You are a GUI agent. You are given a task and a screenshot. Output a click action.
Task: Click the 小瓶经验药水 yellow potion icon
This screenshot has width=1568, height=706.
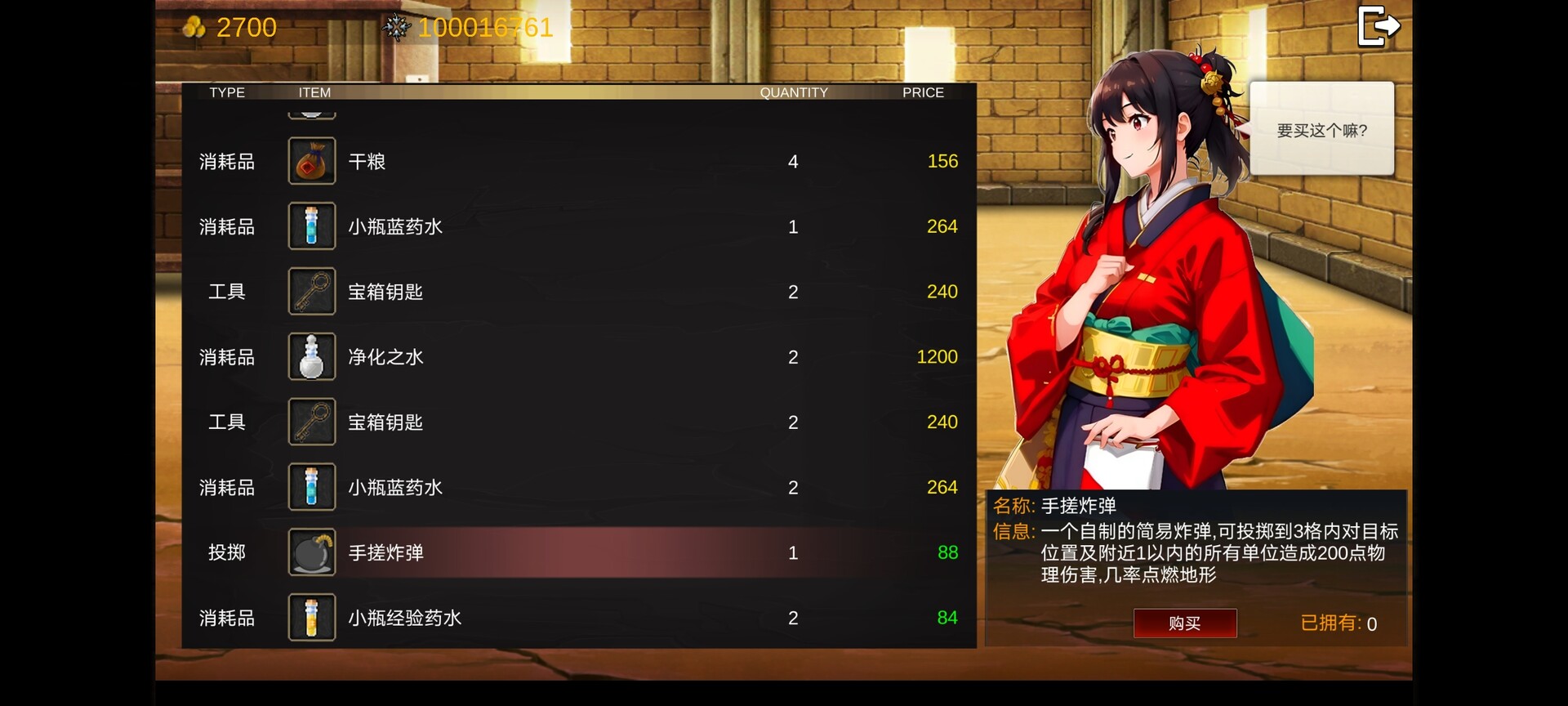311,618
